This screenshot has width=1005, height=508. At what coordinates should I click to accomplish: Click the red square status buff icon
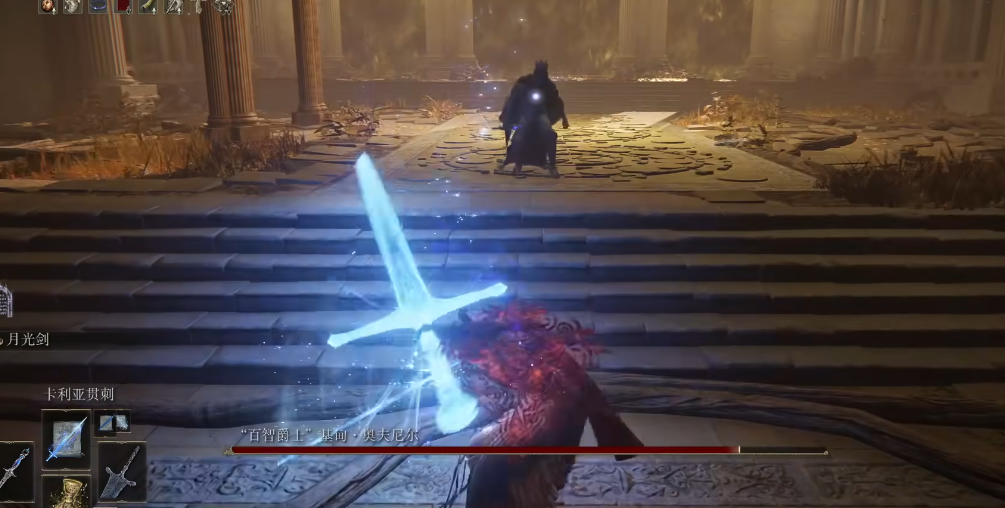(123, 6)
